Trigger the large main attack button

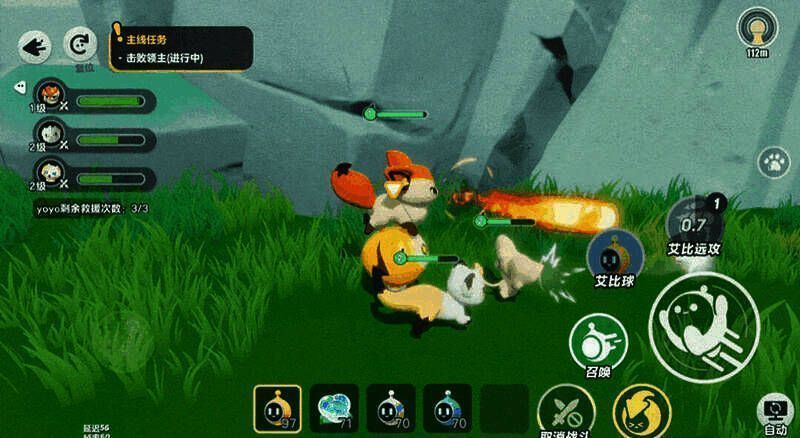(x=703, y=320)
